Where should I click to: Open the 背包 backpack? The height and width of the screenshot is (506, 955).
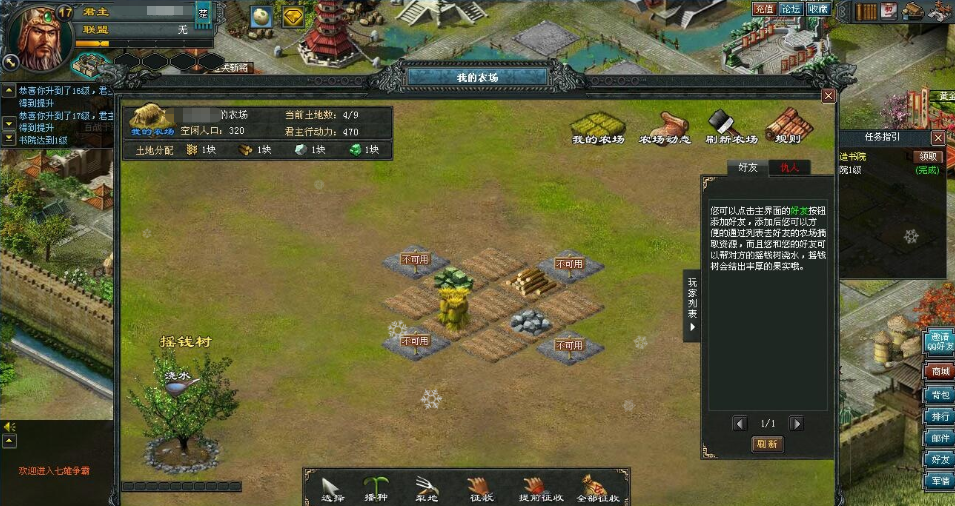click(940, 394)
